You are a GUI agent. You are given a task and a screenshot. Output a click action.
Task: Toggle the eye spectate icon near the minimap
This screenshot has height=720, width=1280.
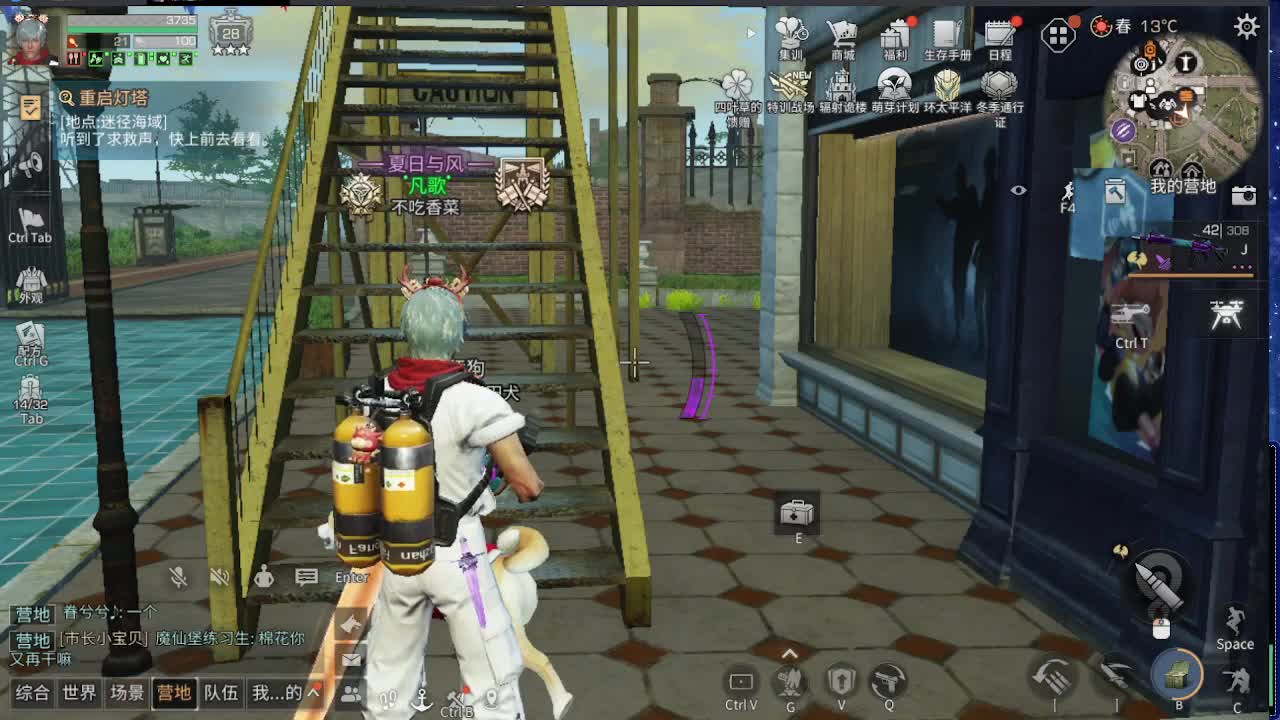point(1019,189)
